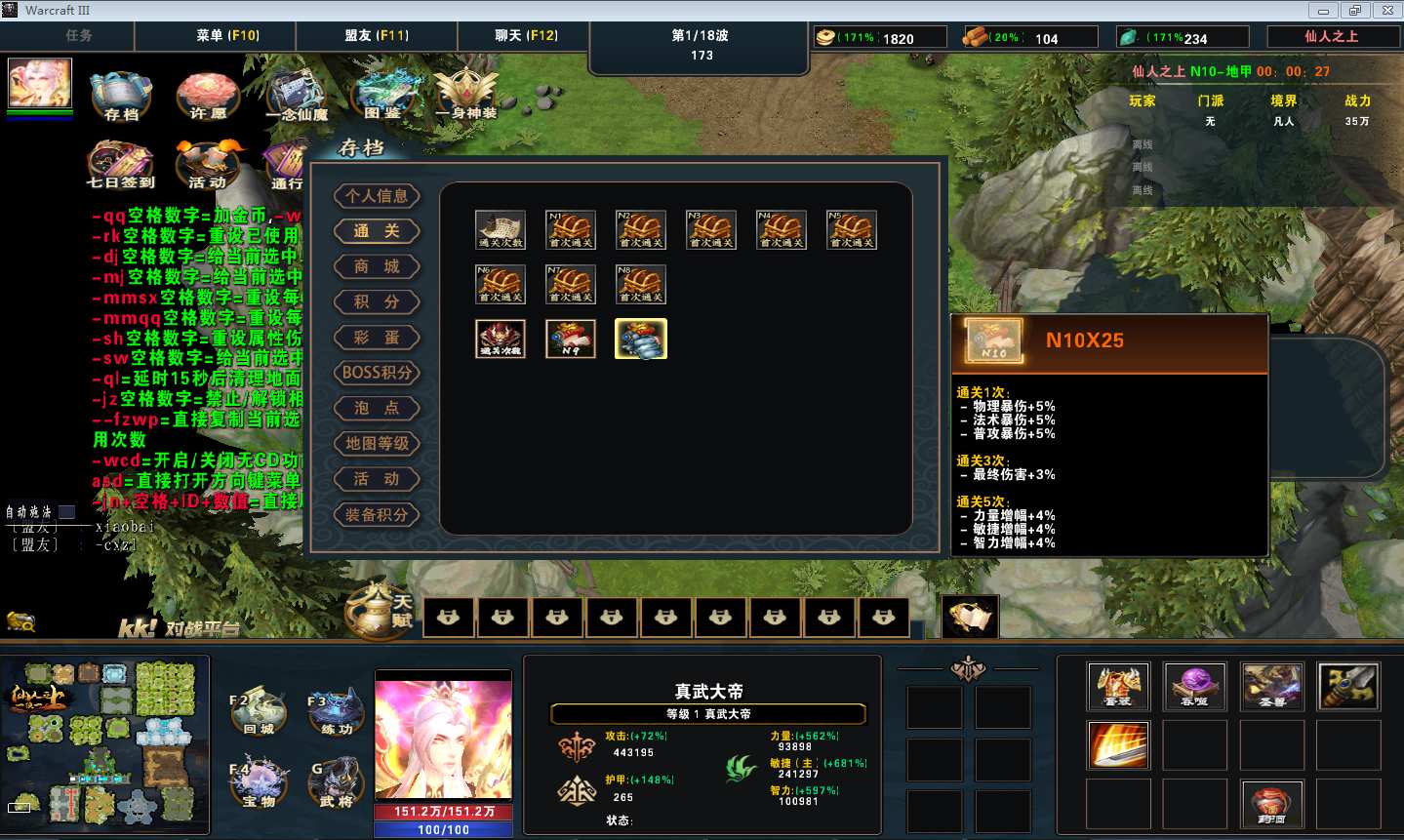The height and width of the screenshot is (840, 1404).
Task: Open the 菜单 (F10) menu
Action: 227,35
